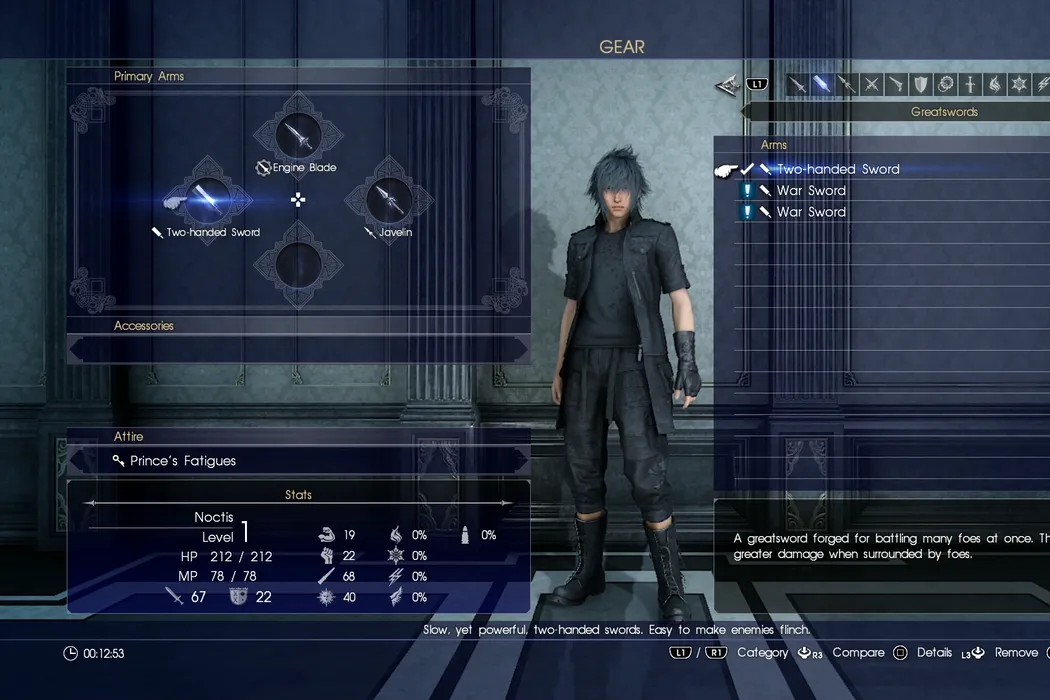The height and width of the screenshot is (700, 1050).
Task: Open the Ice snowflake category tab
Action: pyautogui.click(x=1018, y=85)
